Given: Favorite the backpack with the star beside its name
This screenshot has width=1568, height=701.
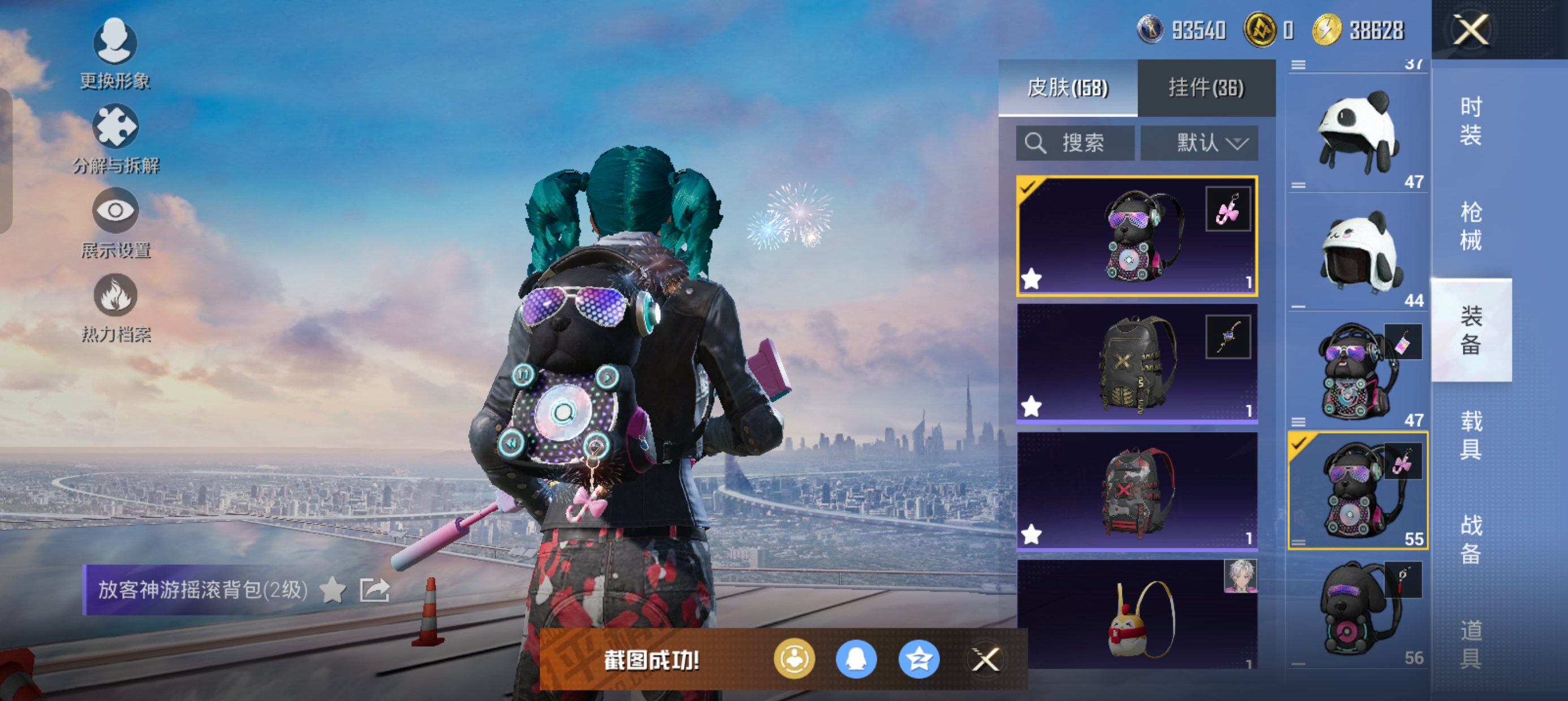Looking at the screenshot, I should click(333, 590).
